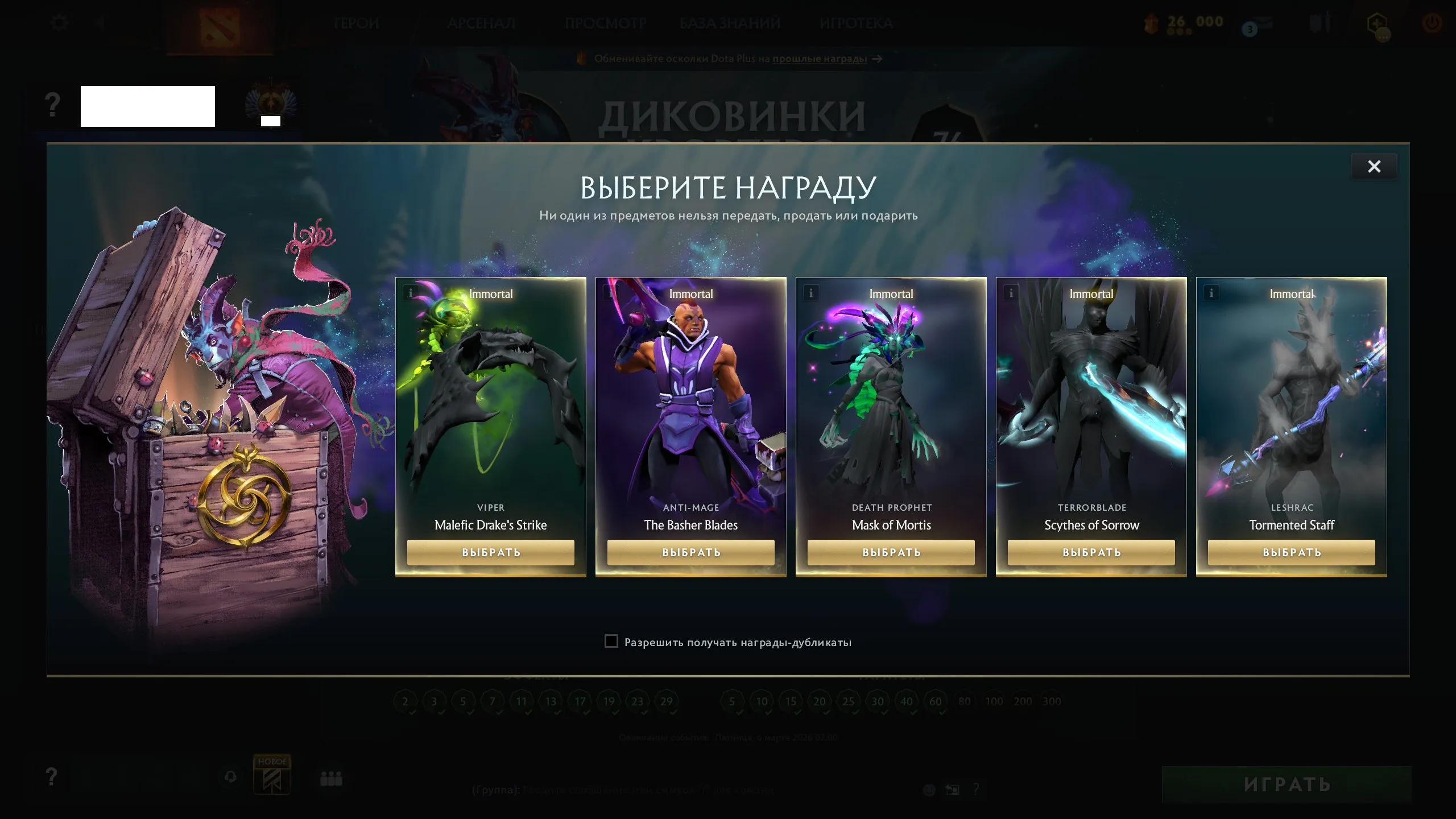Screen dimensions: 1456x819
Task: Open the ГЕРОИ menu
Action: click(357, 23)
